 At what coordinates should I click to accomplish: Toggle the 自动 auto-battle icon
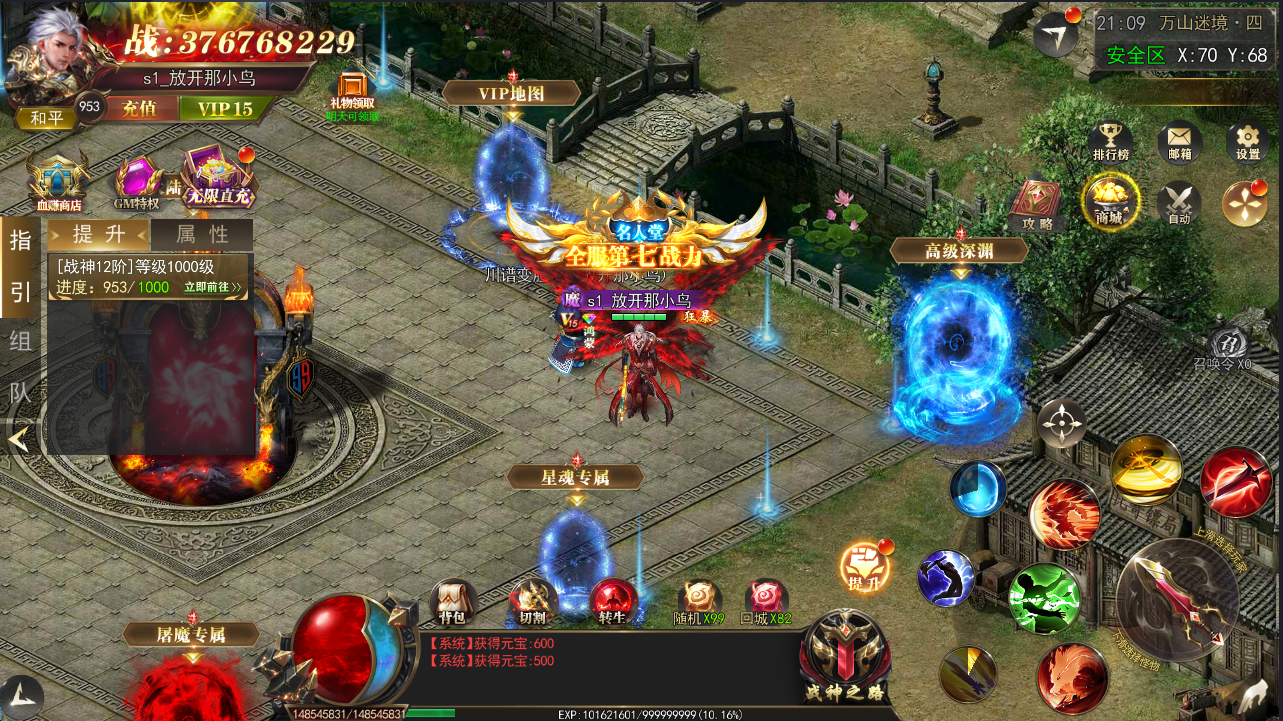pos(1179,202)
